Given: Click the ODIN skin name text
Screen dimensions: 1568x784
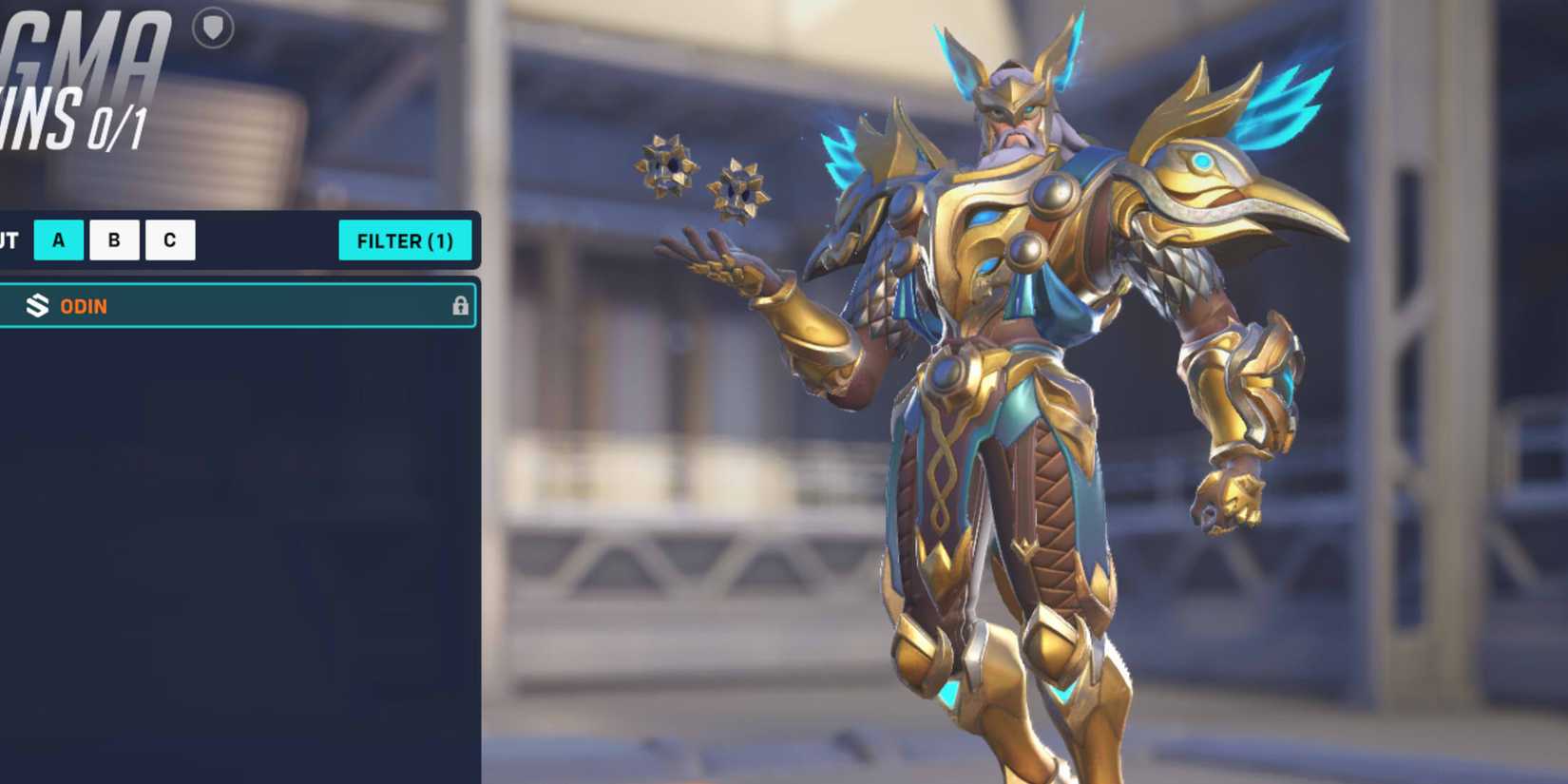Looking at the screenshot, I should tap(82, 306).
